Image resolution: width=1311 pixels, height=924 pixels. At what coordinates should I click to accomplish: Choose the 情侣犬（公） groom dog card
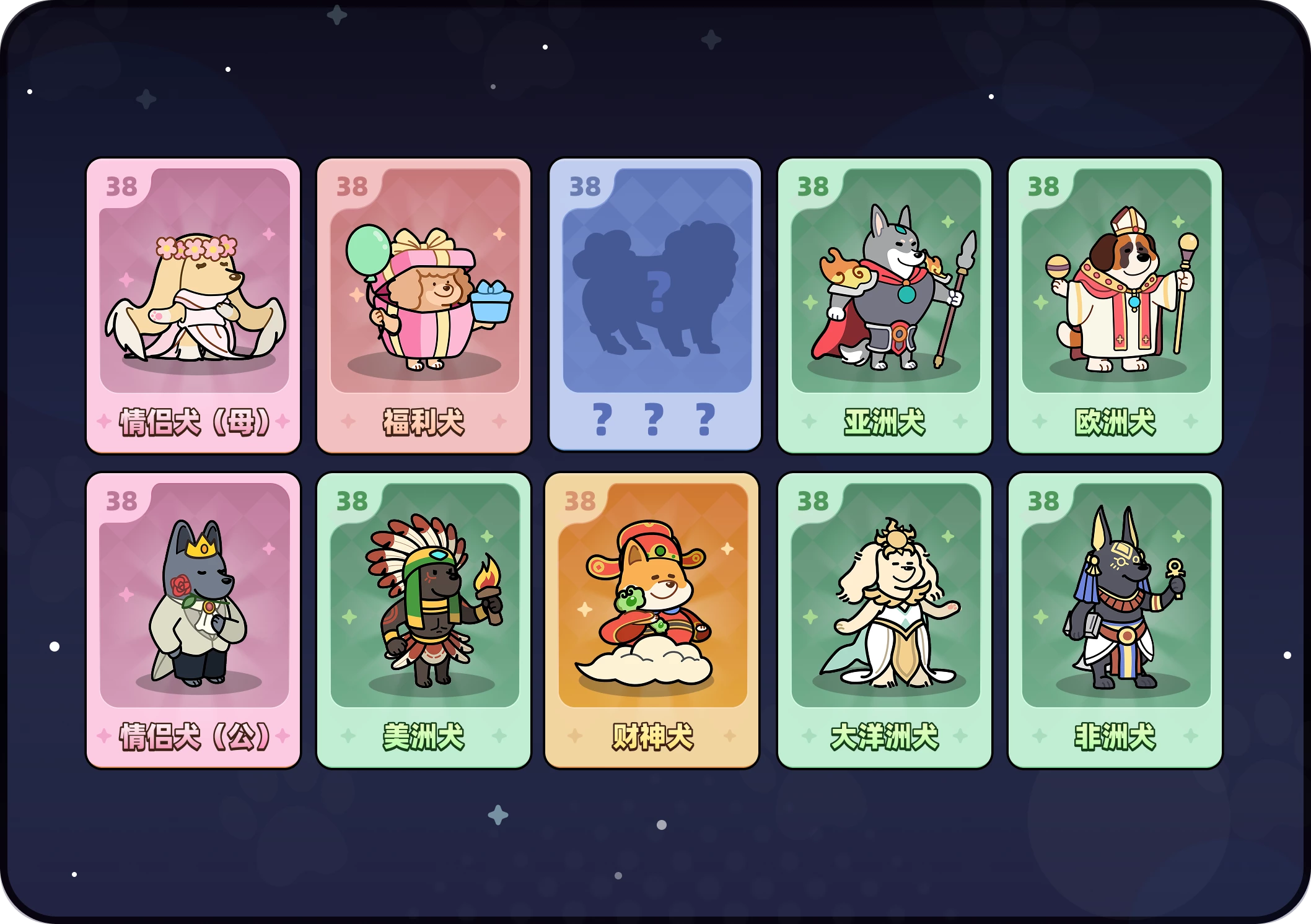click(193, 620)
